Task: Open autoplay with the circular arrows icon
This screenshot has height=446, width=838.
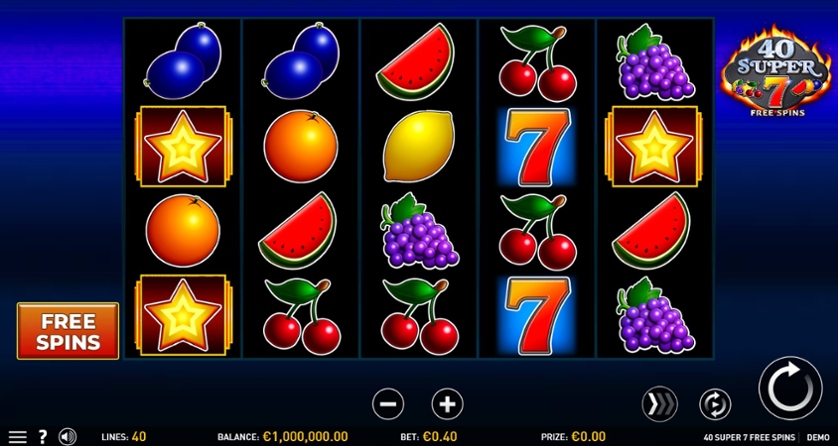Action: tap(715, 404)
